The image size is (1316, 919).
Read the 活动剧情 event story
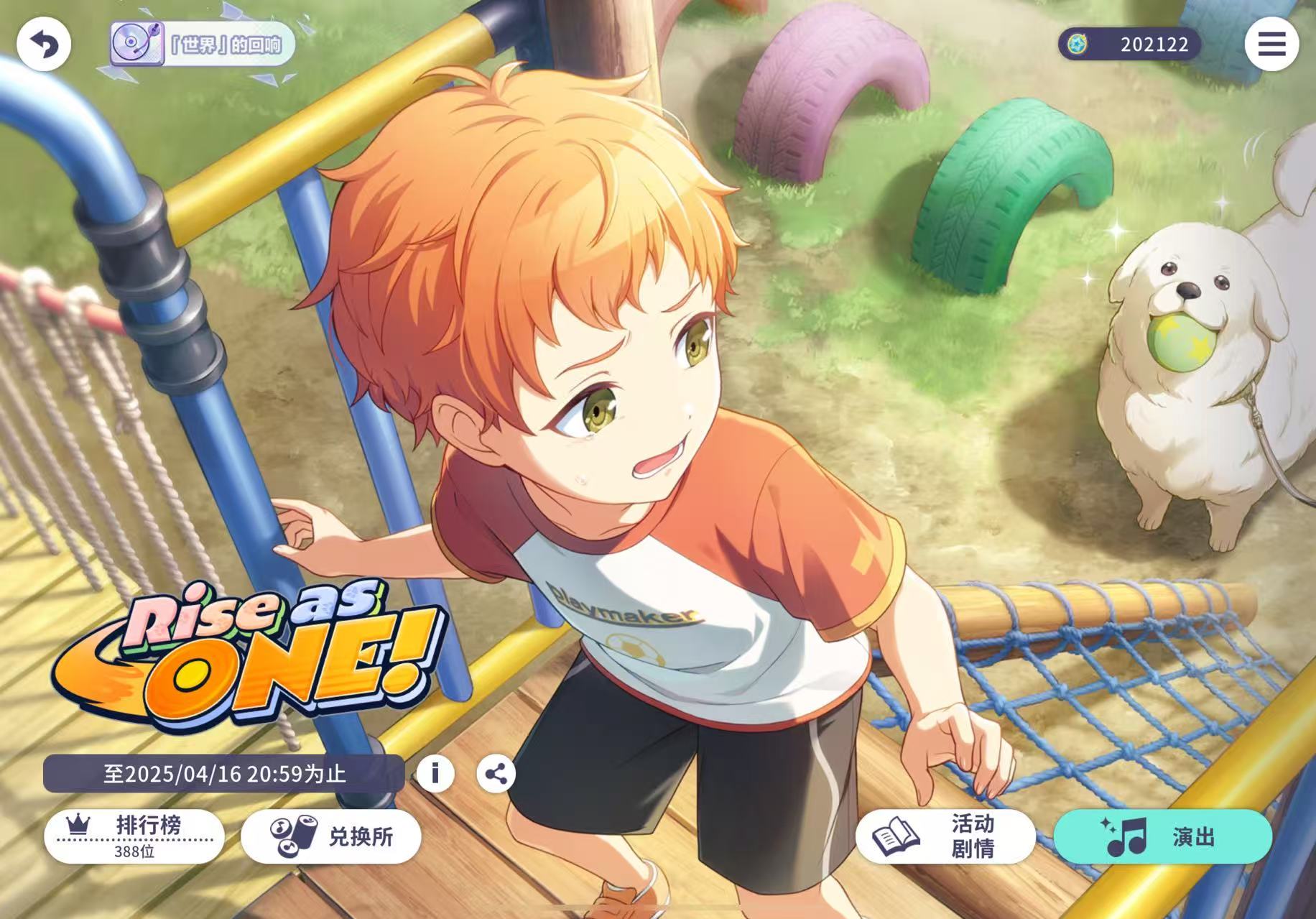click(x=945, y=836)
